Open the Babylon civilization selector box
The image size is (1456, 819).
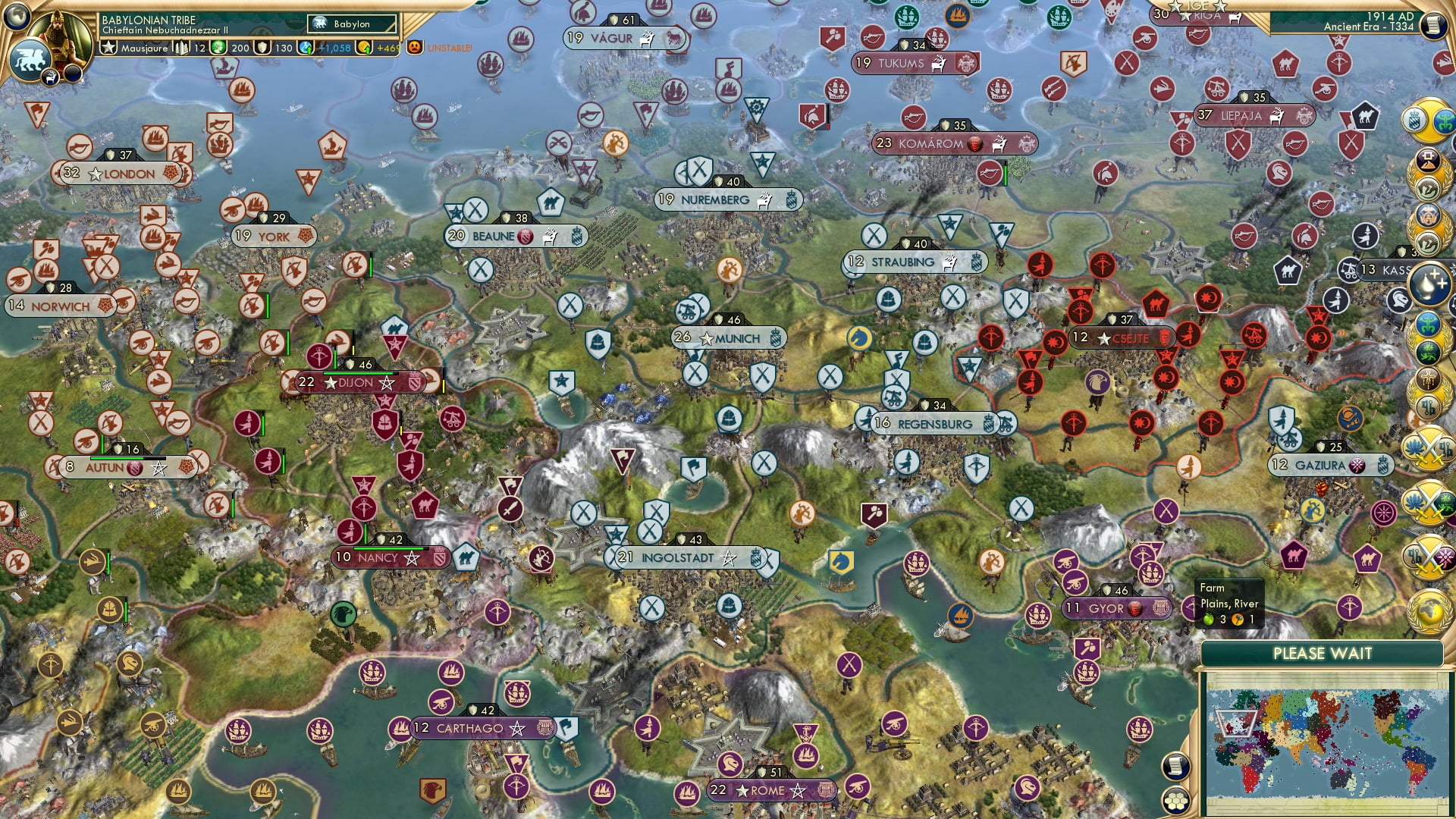(350, 24)
